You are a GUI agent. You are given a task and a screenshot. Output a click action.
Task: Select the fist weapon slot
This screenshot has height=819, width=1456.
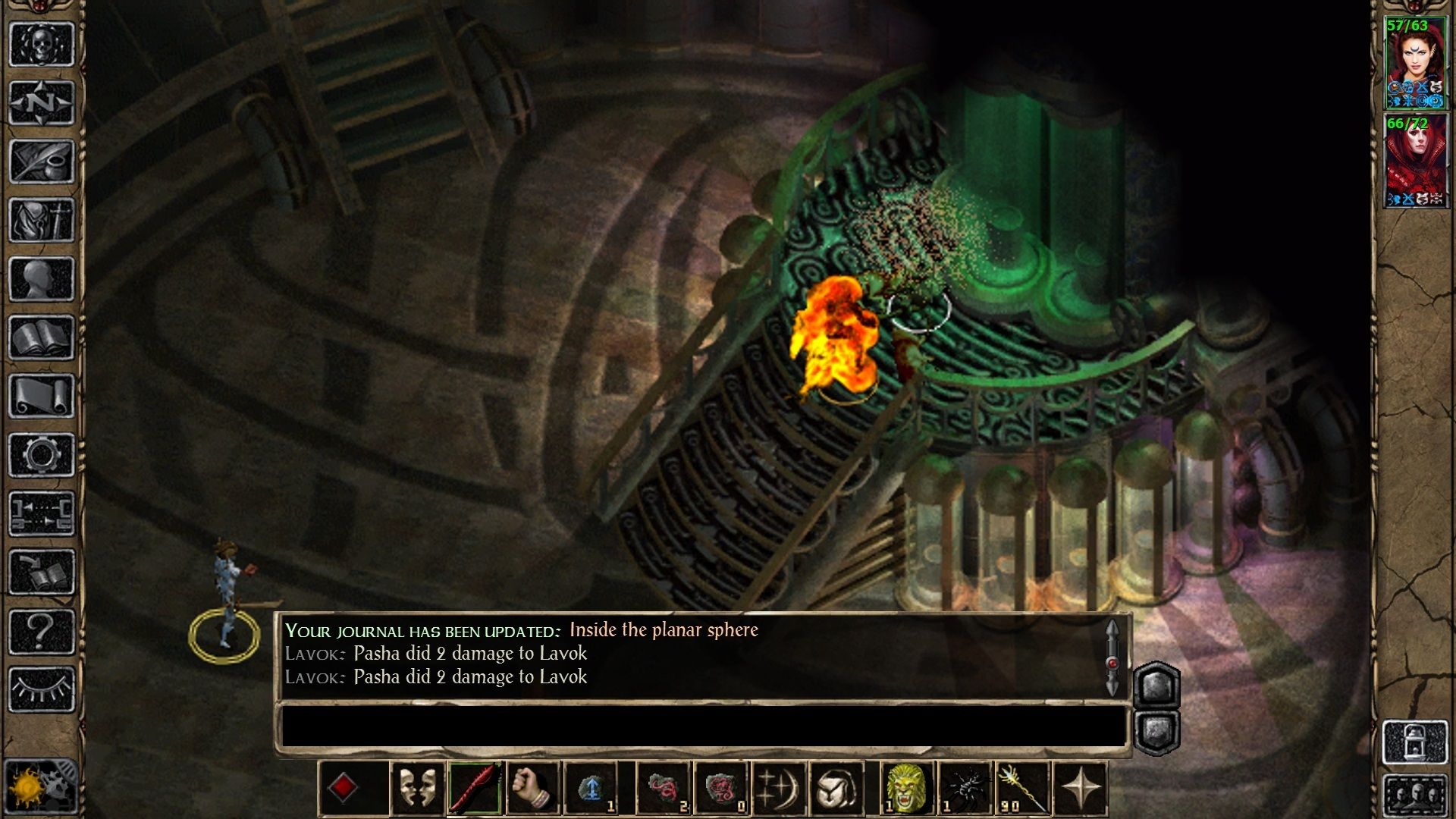pos(532,789)
